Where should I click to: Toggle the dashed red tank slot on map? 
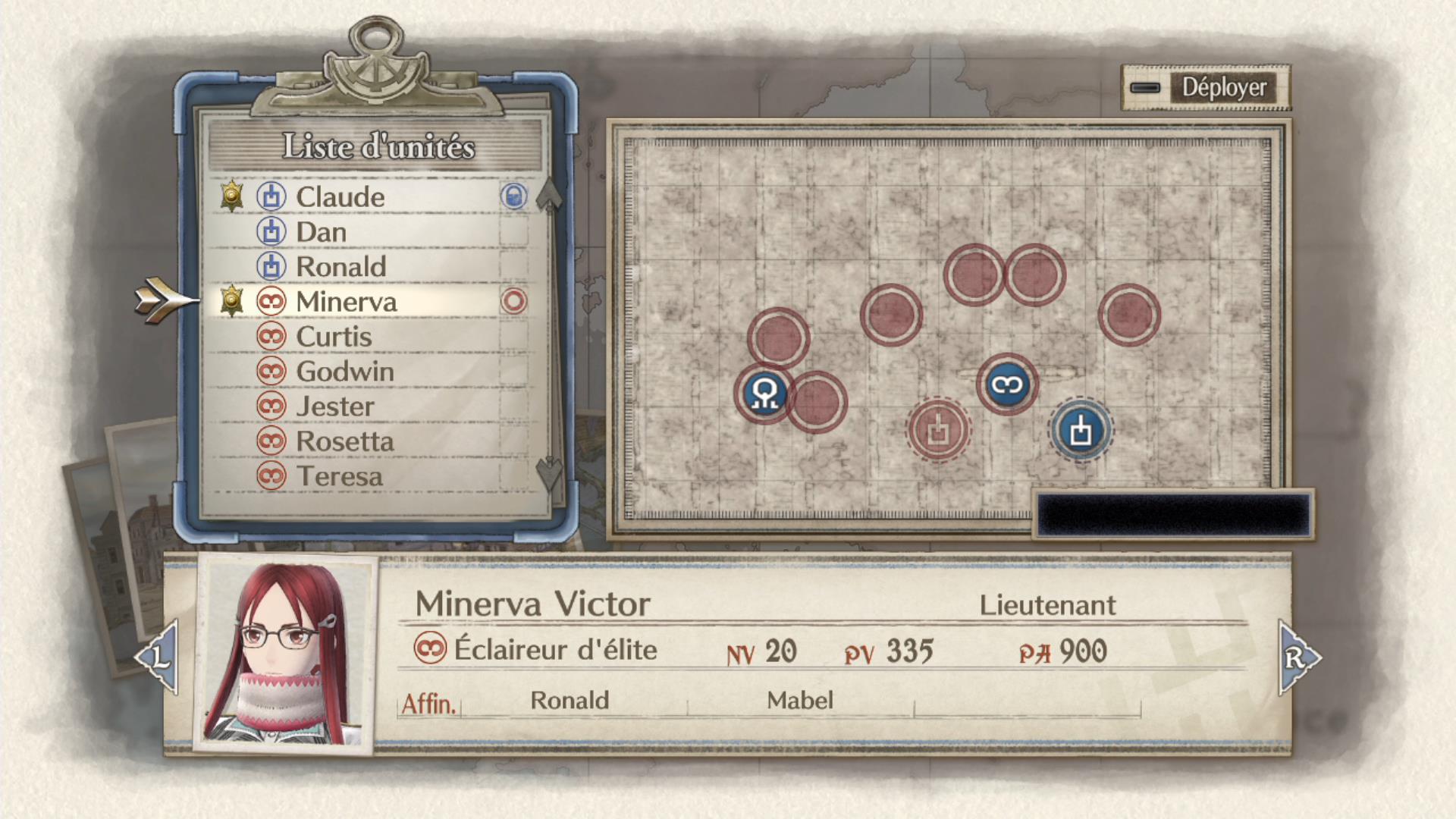[x=938, y=430]
